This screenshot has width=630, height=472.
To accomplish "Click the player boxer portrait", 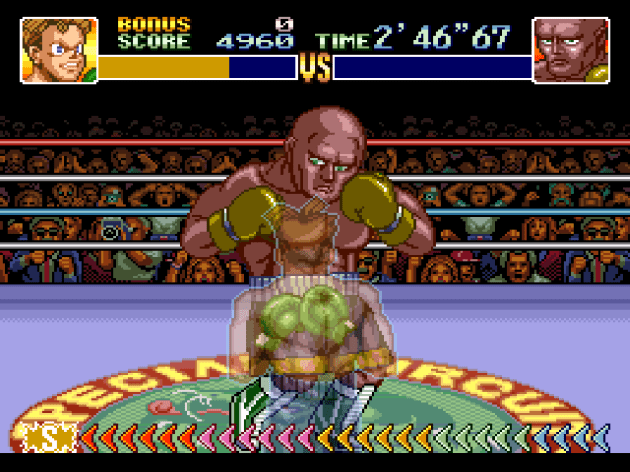I will (59, 50).
